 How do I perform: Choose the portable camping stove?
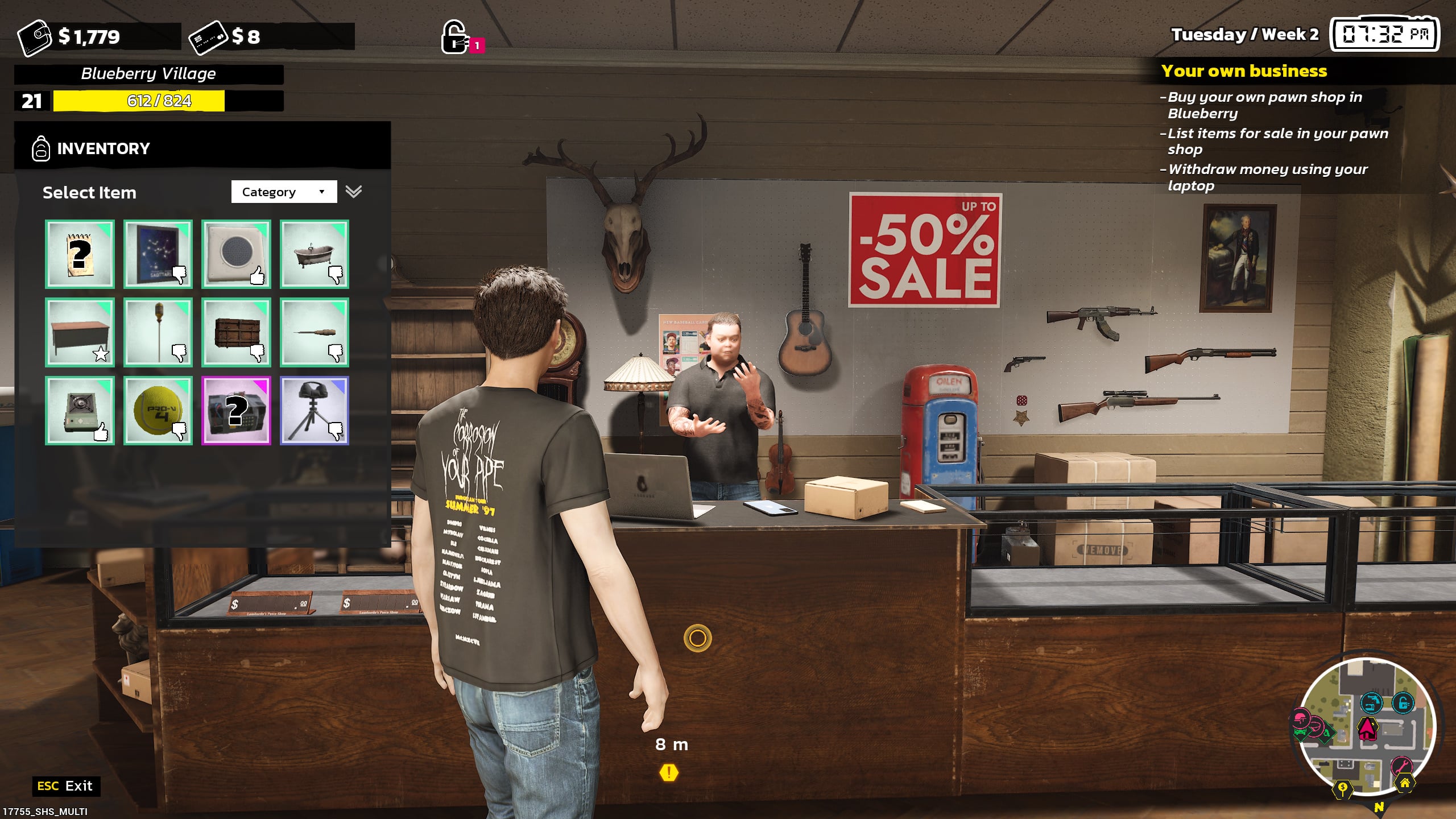coord(80,410)
